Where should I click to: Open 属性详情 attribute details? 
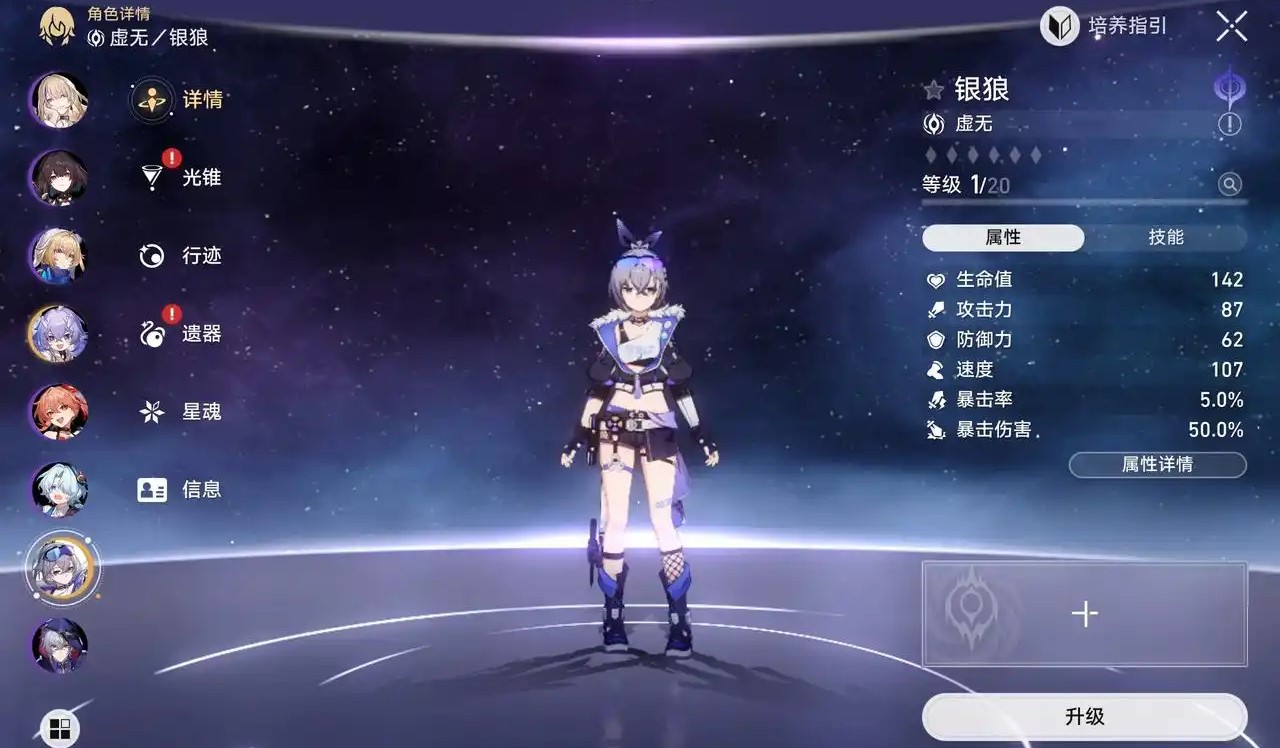[x=1157, y=464]
